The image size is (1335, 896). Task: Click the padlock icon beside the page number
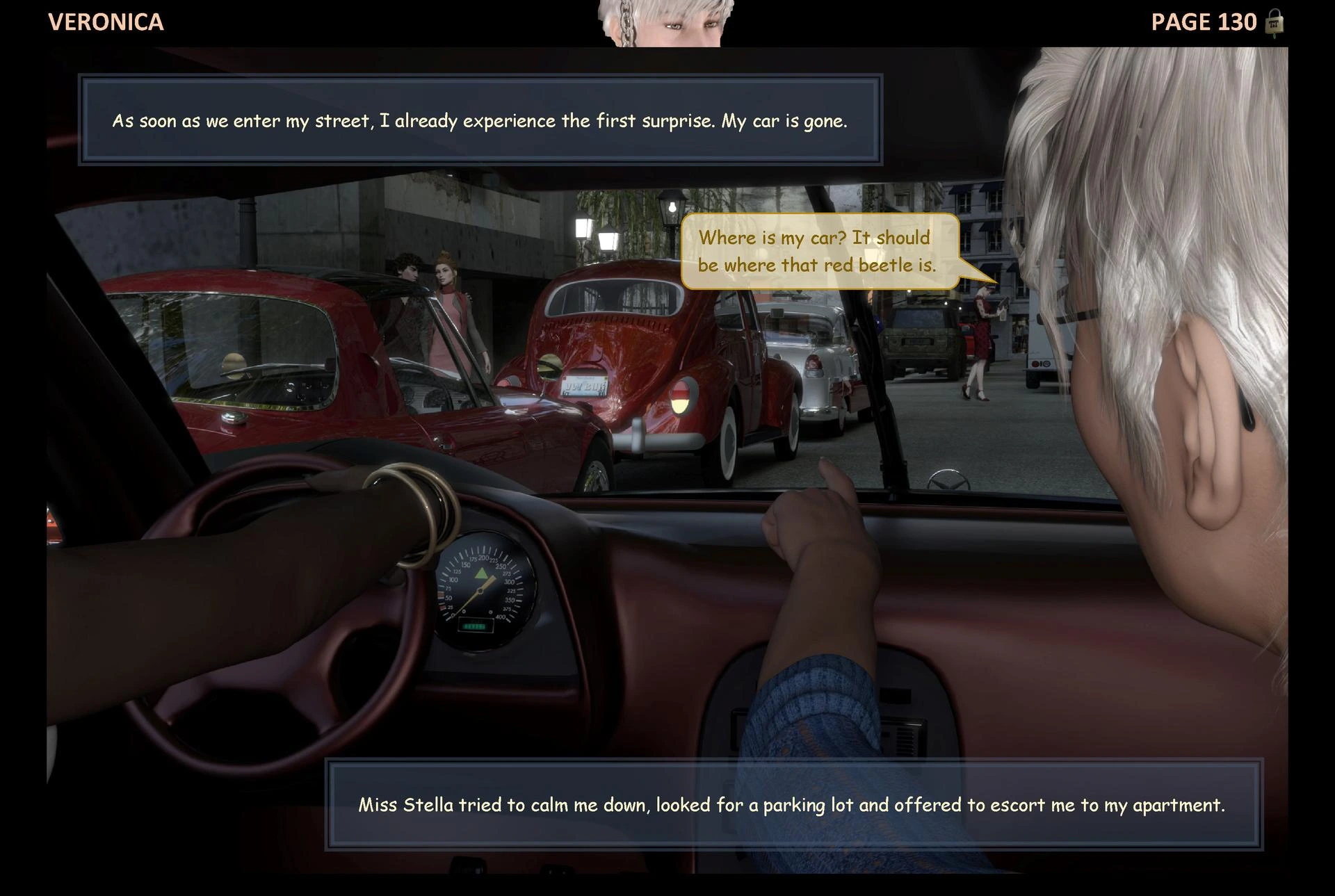[x=1274, y=22]
